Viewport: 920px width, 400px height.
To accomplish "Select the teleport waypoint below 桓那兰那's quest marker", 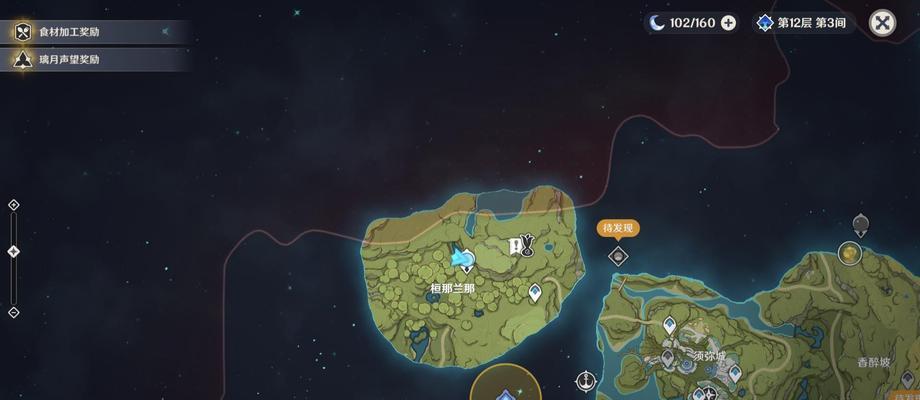I will point(535,292).
